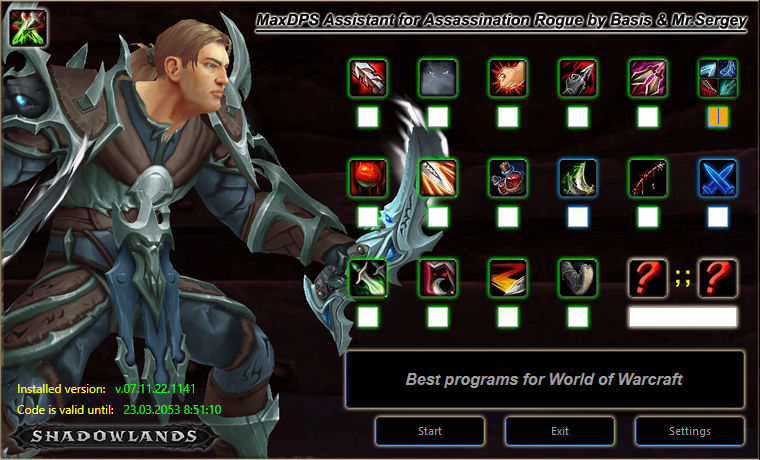The image size is (760, 460).
Task: Choose the red garrote wire icon
Action: (648, 178)
